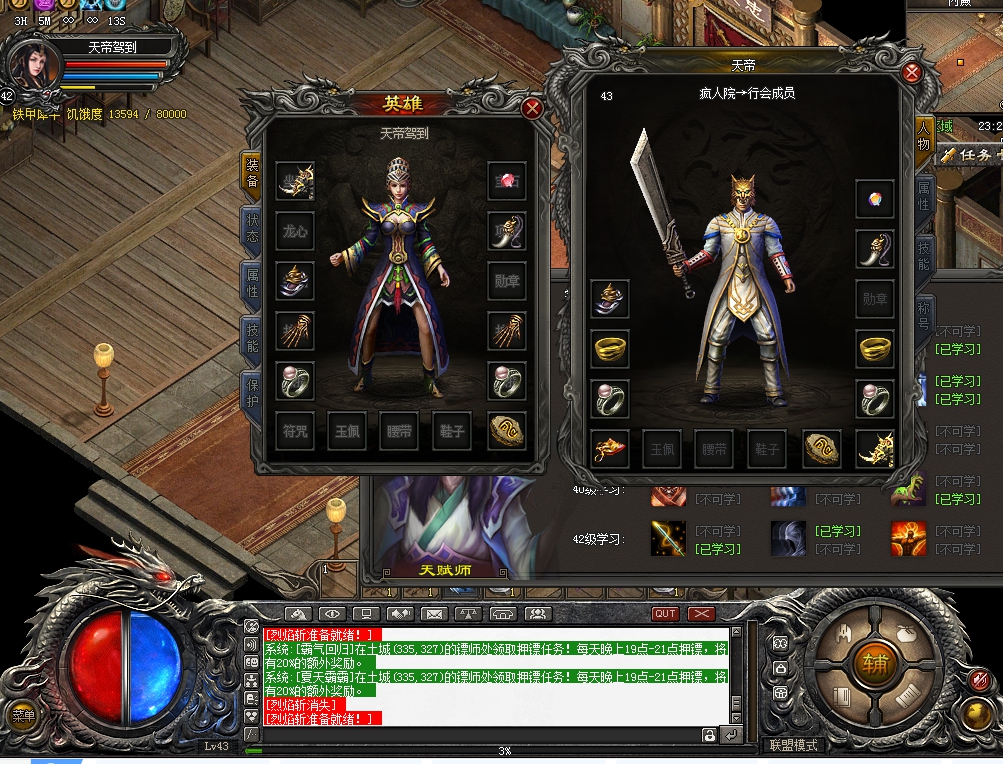Select 天帝's rainbow orb slot
The image size is (1003, 764).
click(875, 199)
